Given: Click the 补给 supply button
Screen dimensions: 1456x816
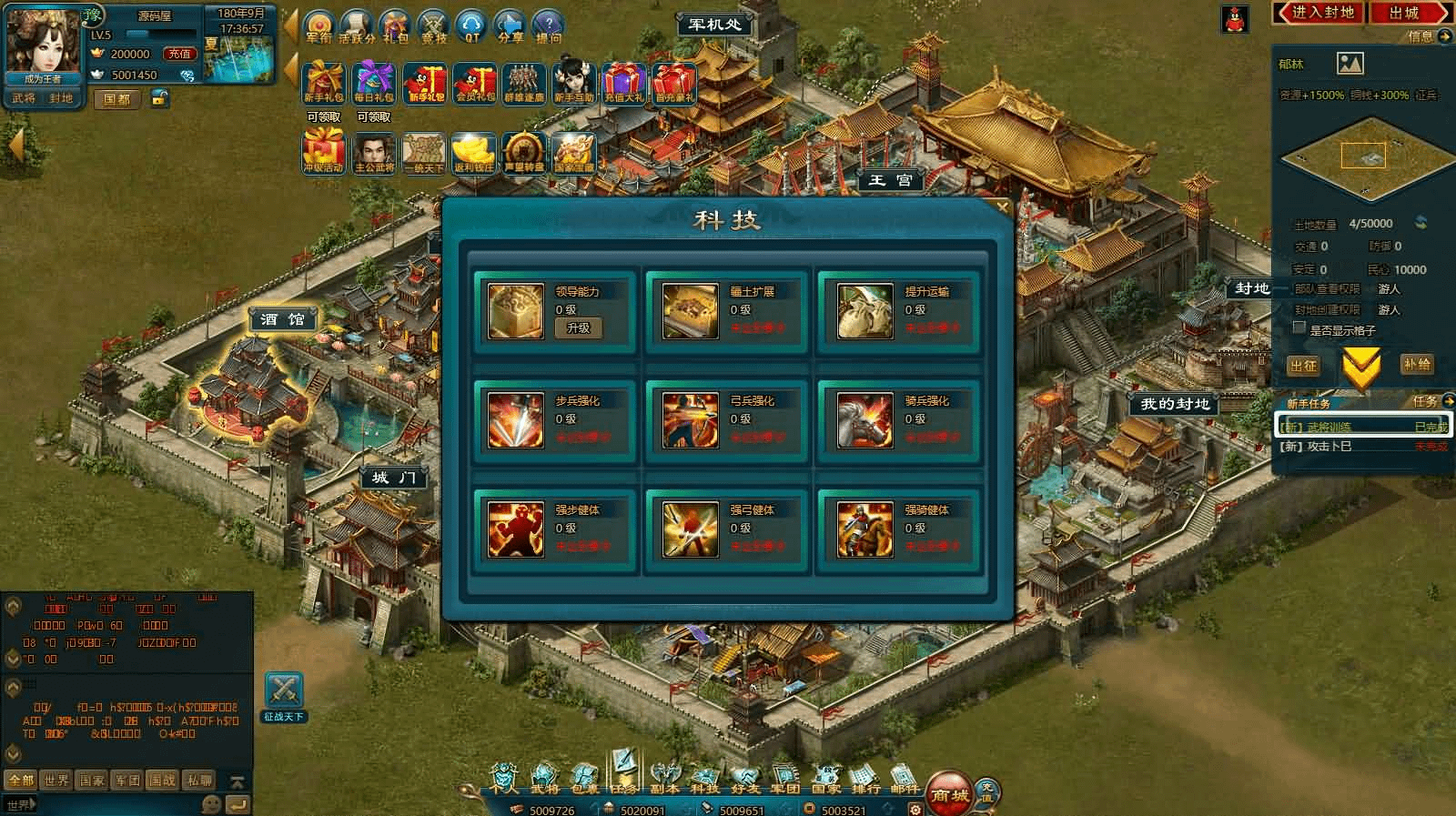Looking at the screenshot, I should coord(1416,365).
